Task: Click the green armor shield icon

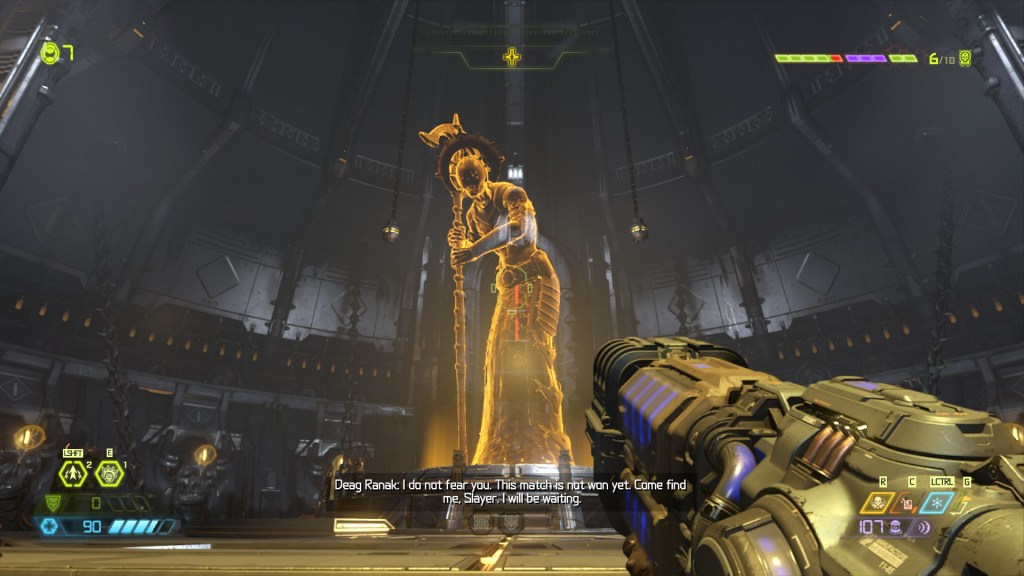Action: point(54,503)
